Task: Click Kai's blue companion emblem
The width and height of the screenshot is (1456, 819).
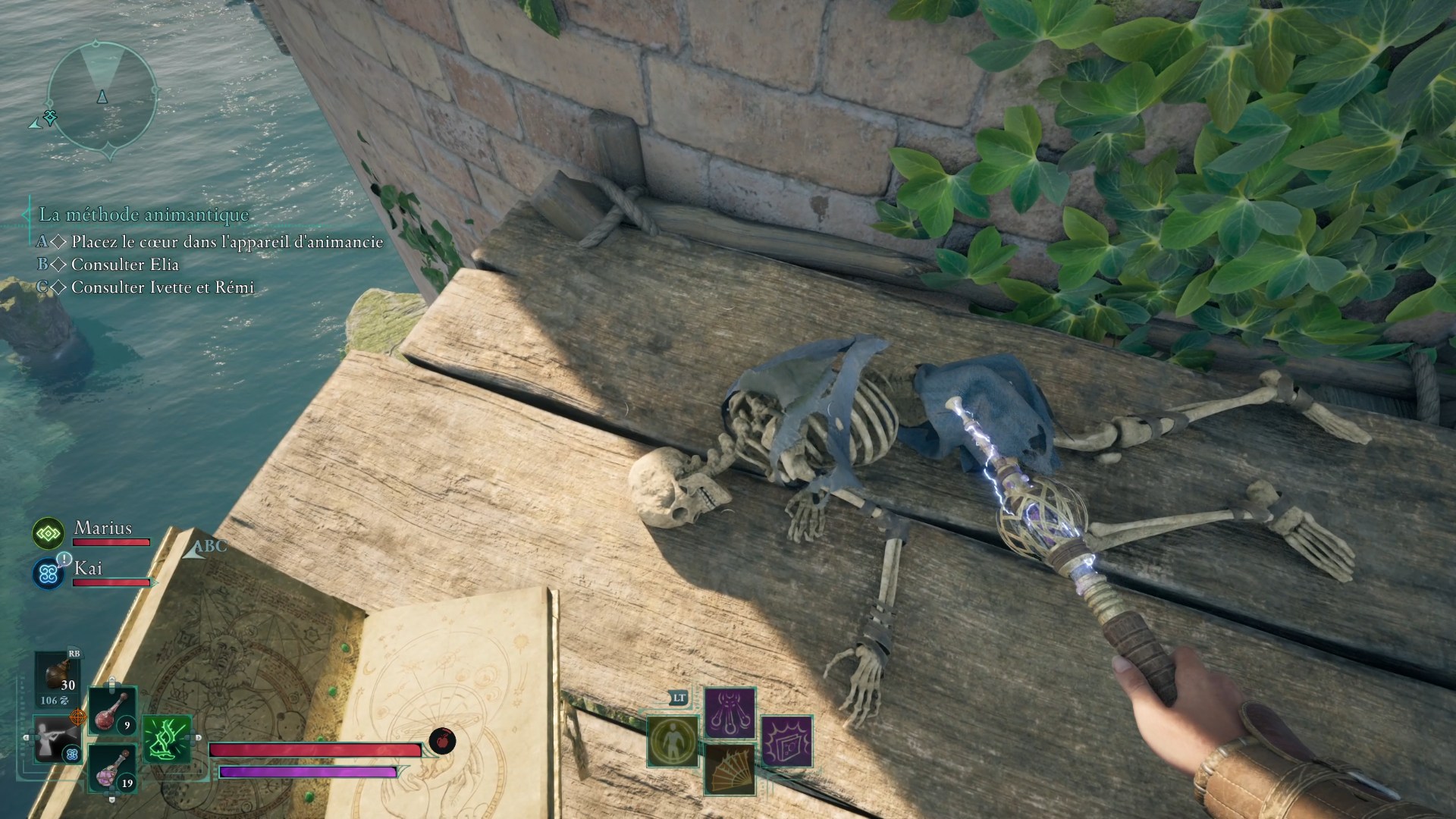Action: (49, 573)
